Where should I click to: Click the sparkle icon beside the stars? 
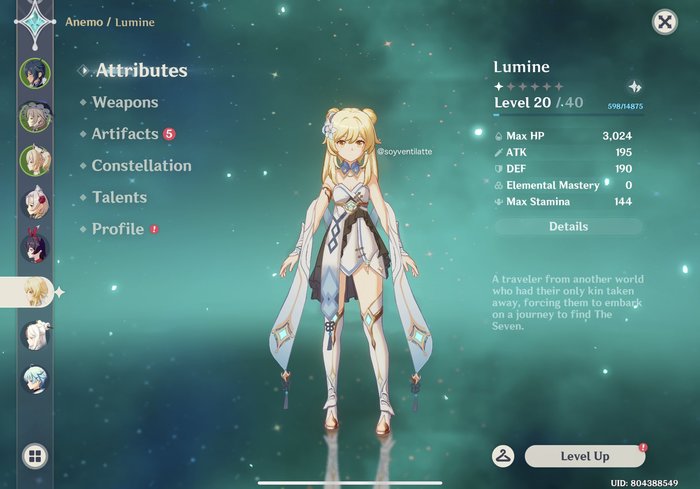[634, 87]
